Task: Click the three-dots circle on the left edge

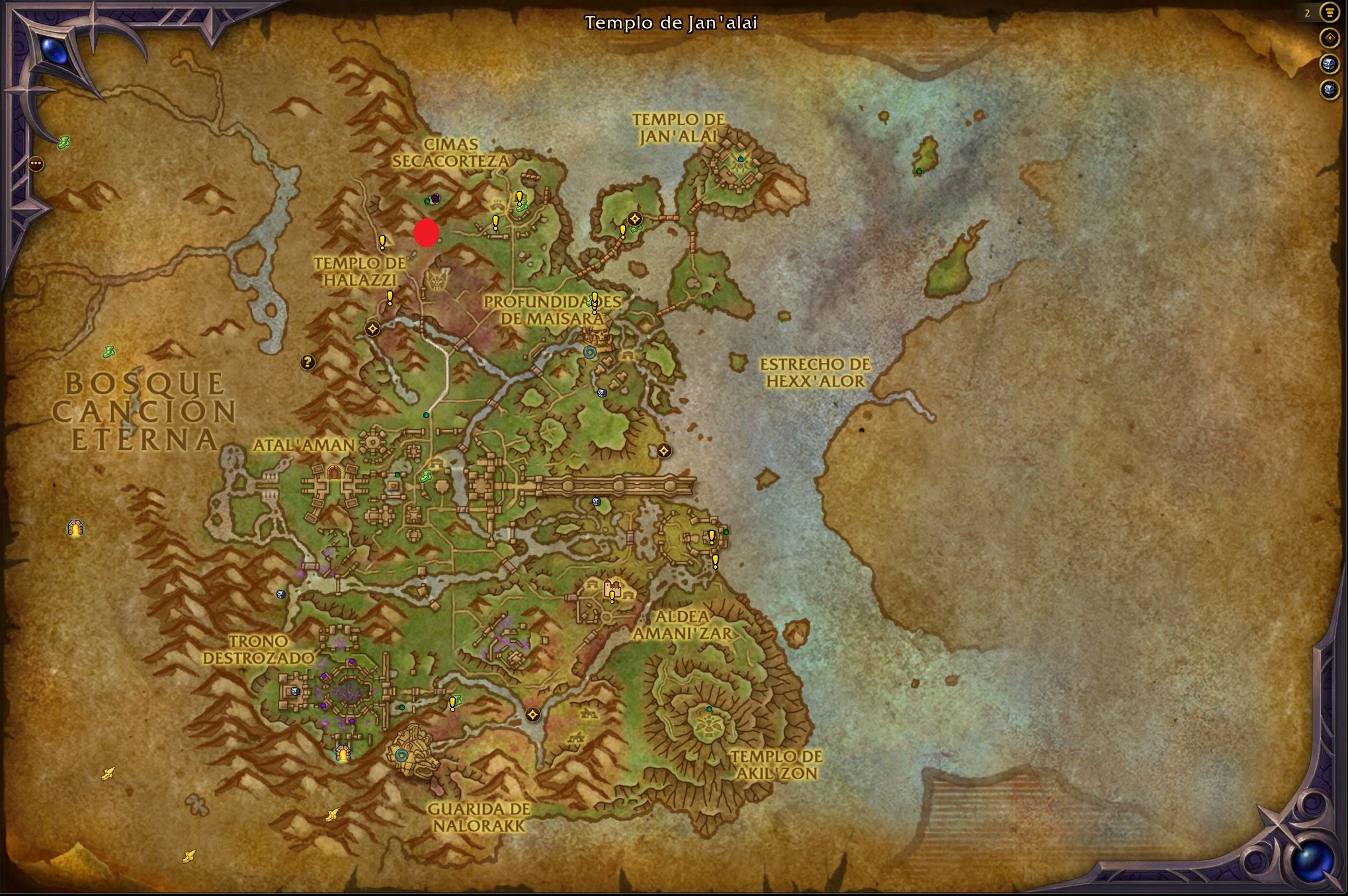Action: tap(36, 163)
